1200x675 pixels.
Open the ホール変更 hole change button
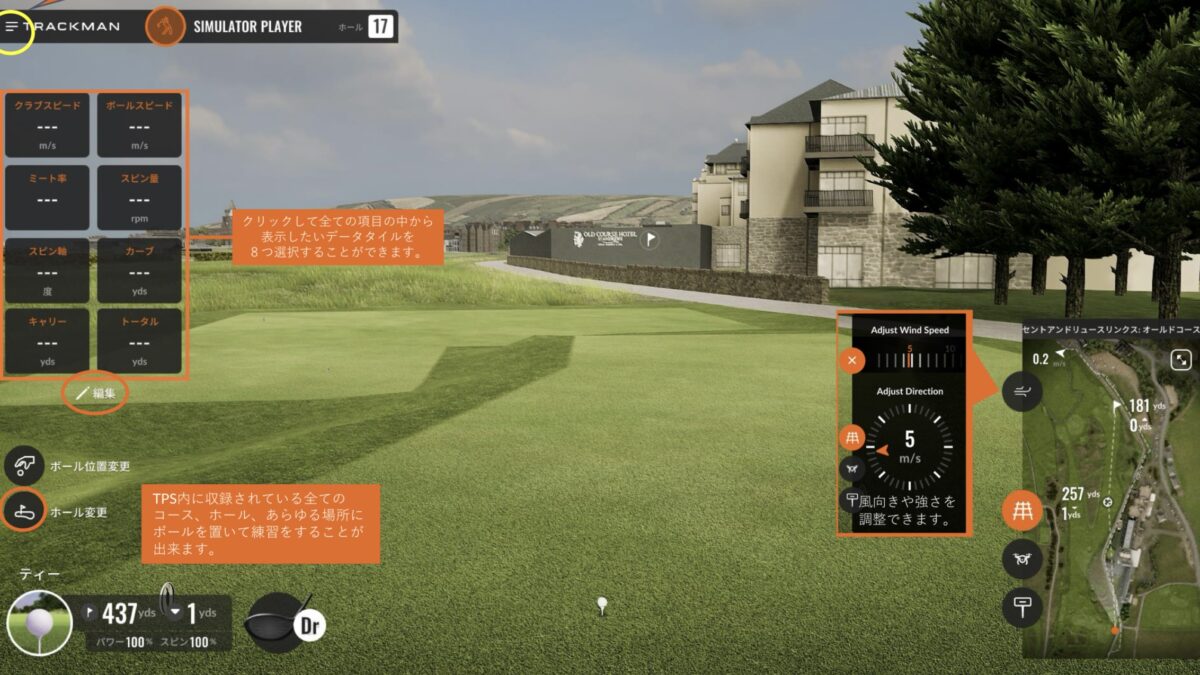click(x=24, y=511)
